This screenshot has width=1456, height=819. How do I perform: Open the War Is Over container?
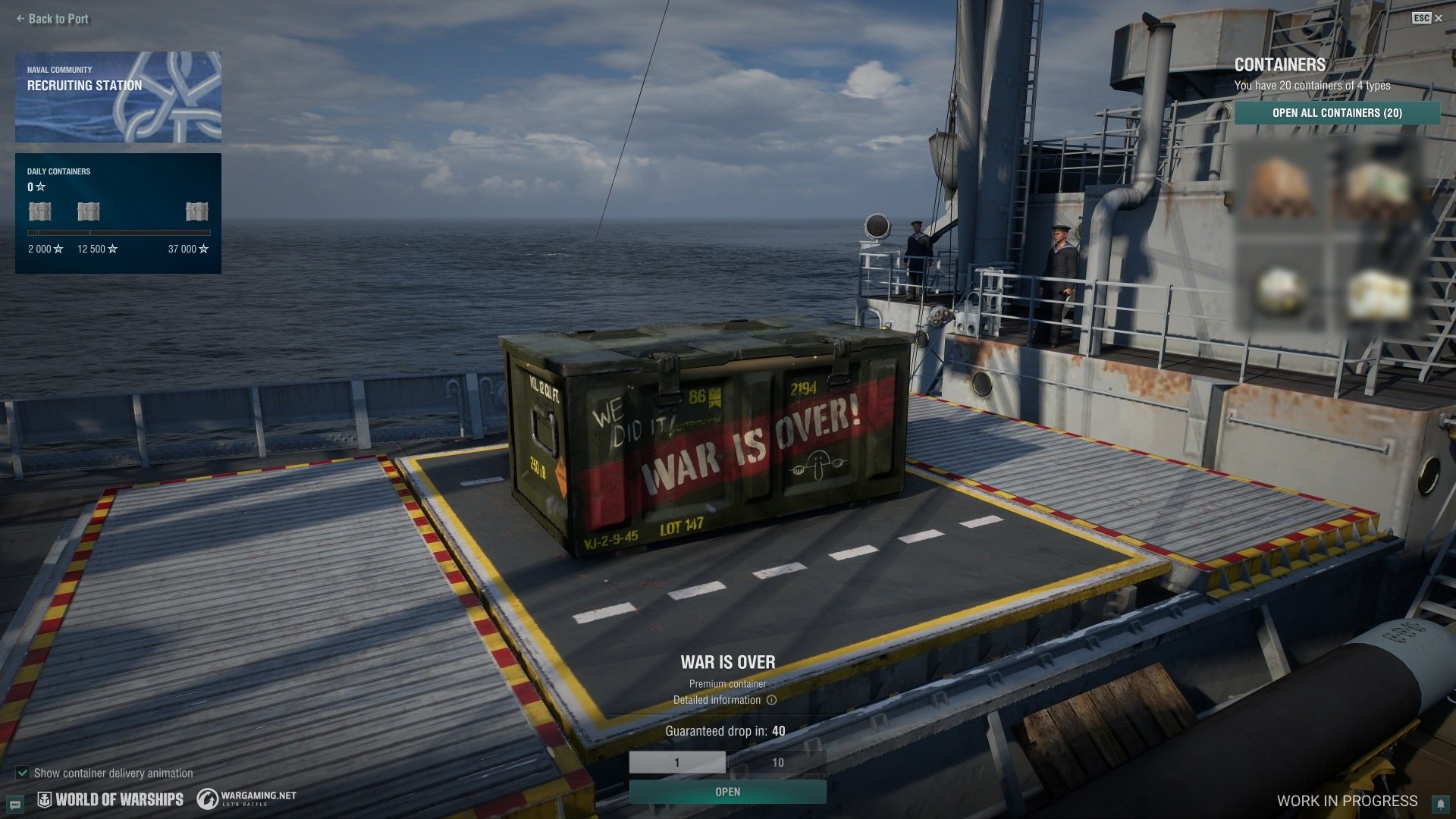coord(727,792)
